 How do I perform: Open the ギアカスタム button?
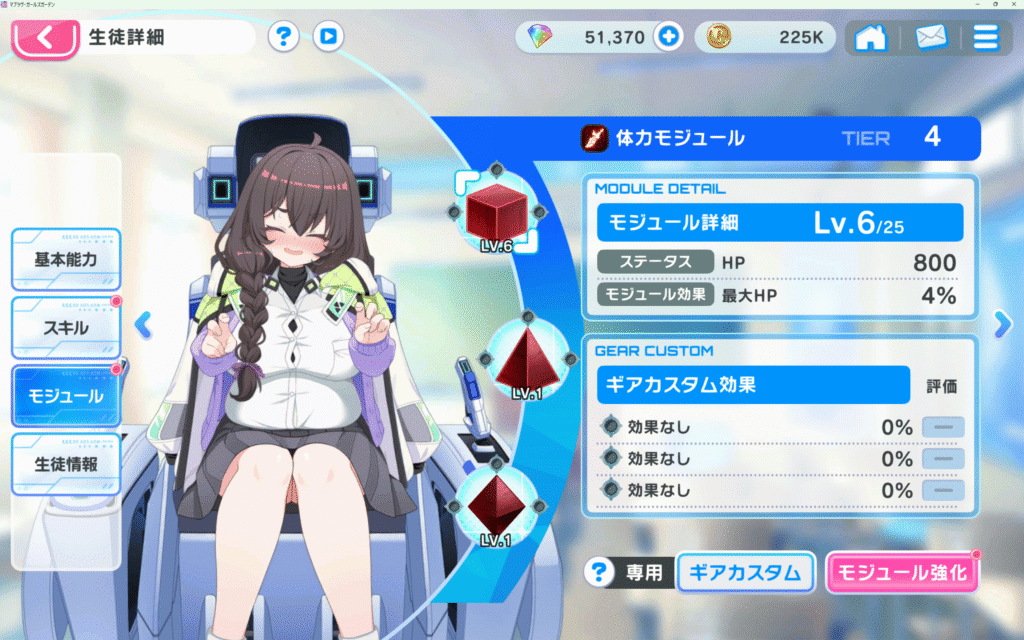point(746,573)
